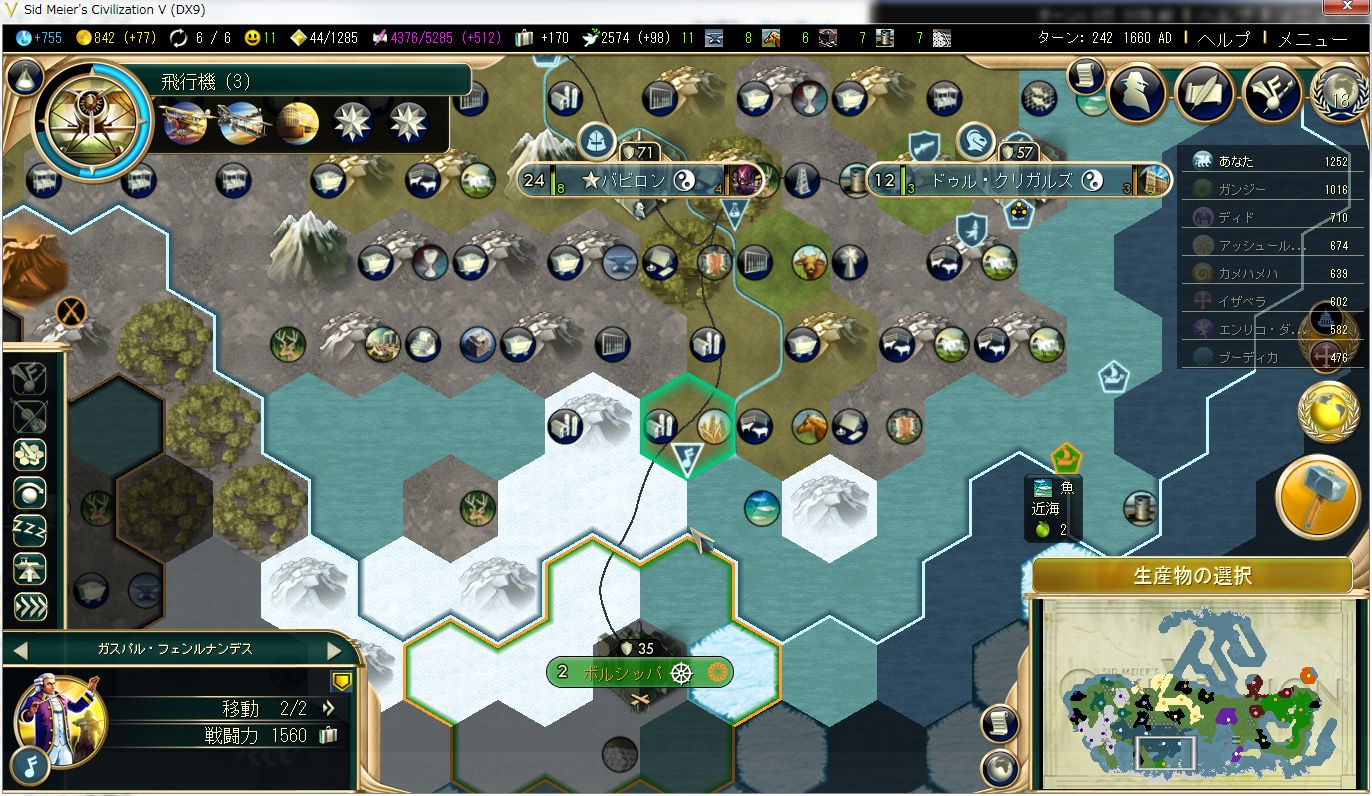
Task: Activate the construct hexagon tiles action
Action: (30, 453)
